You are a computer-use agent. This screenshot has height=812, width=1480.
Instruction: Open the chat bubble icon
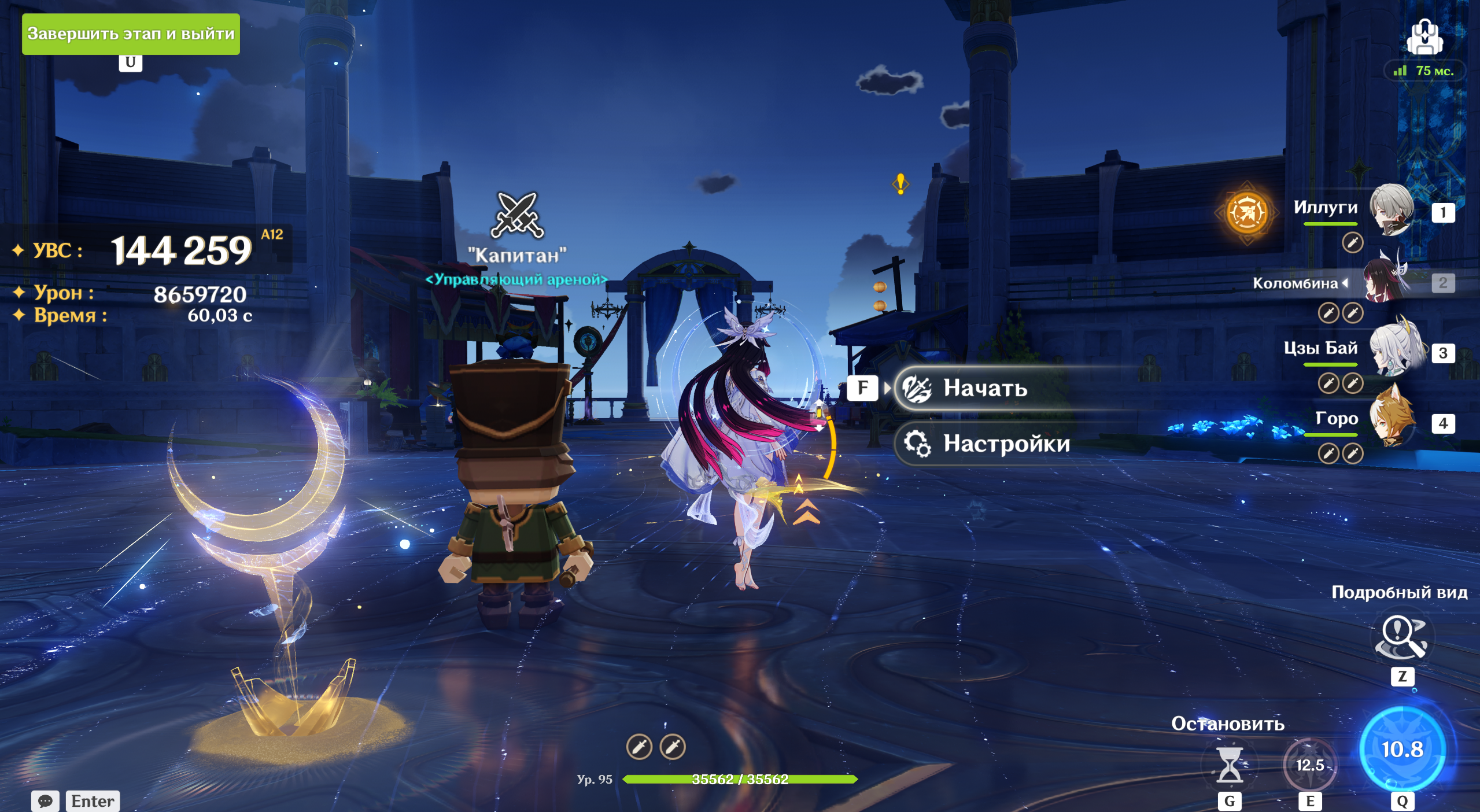coord(45,801)
